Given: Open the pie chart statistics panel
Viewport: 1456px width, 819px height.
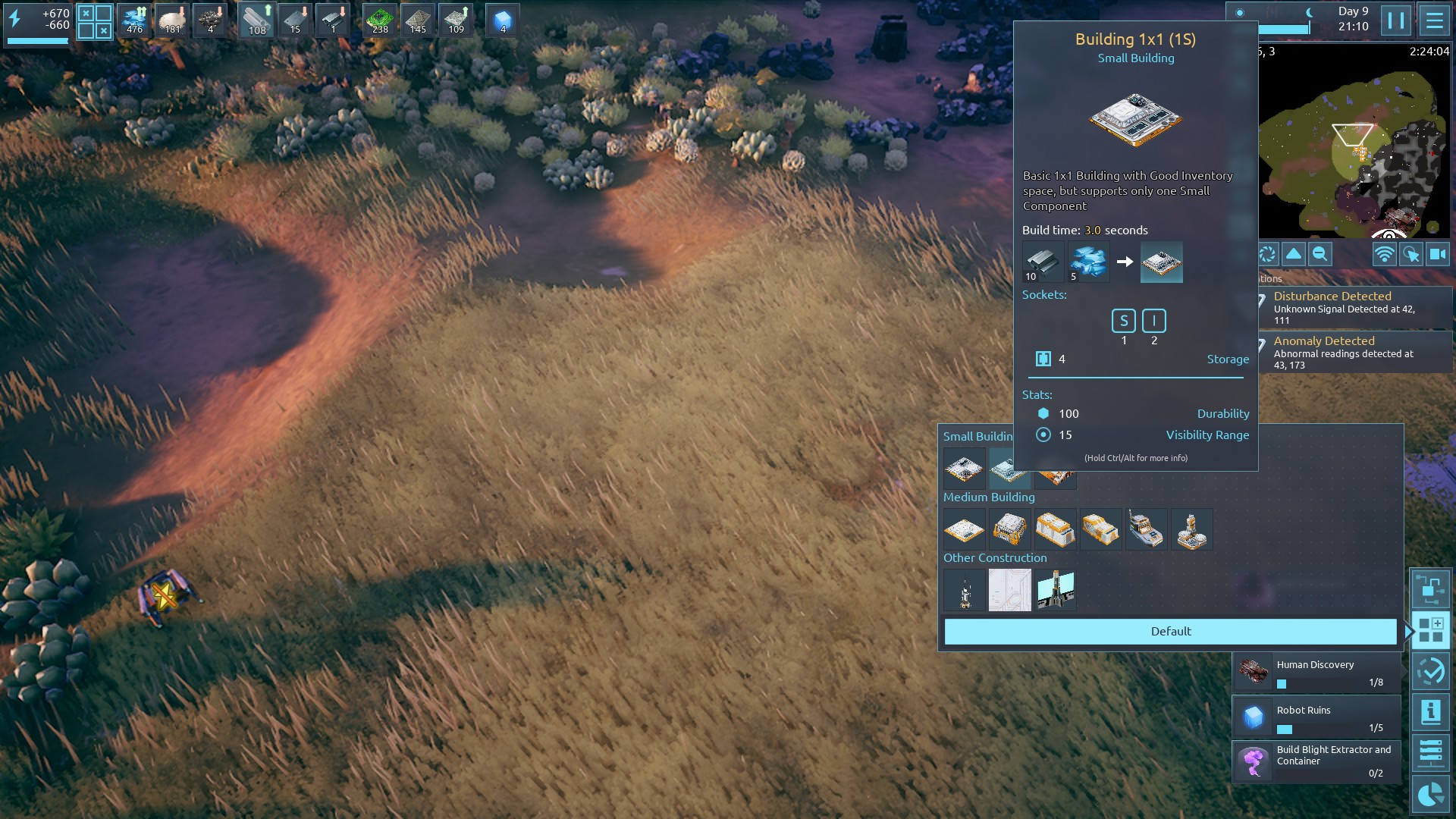Looking at the screenshot, I should pyautogui.click(x=1430, y=794).
